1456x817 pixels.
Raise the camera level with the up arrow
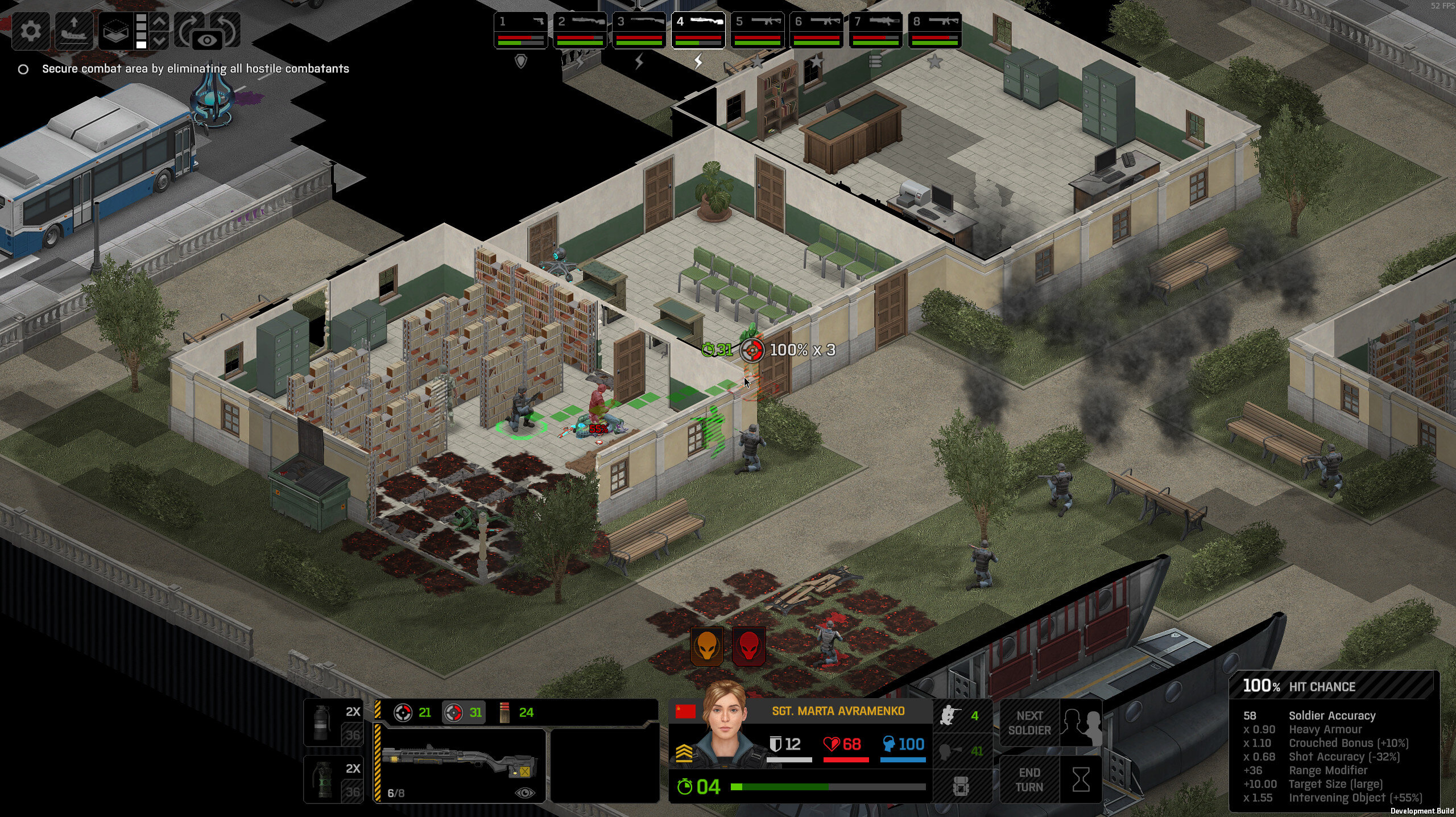160,22
